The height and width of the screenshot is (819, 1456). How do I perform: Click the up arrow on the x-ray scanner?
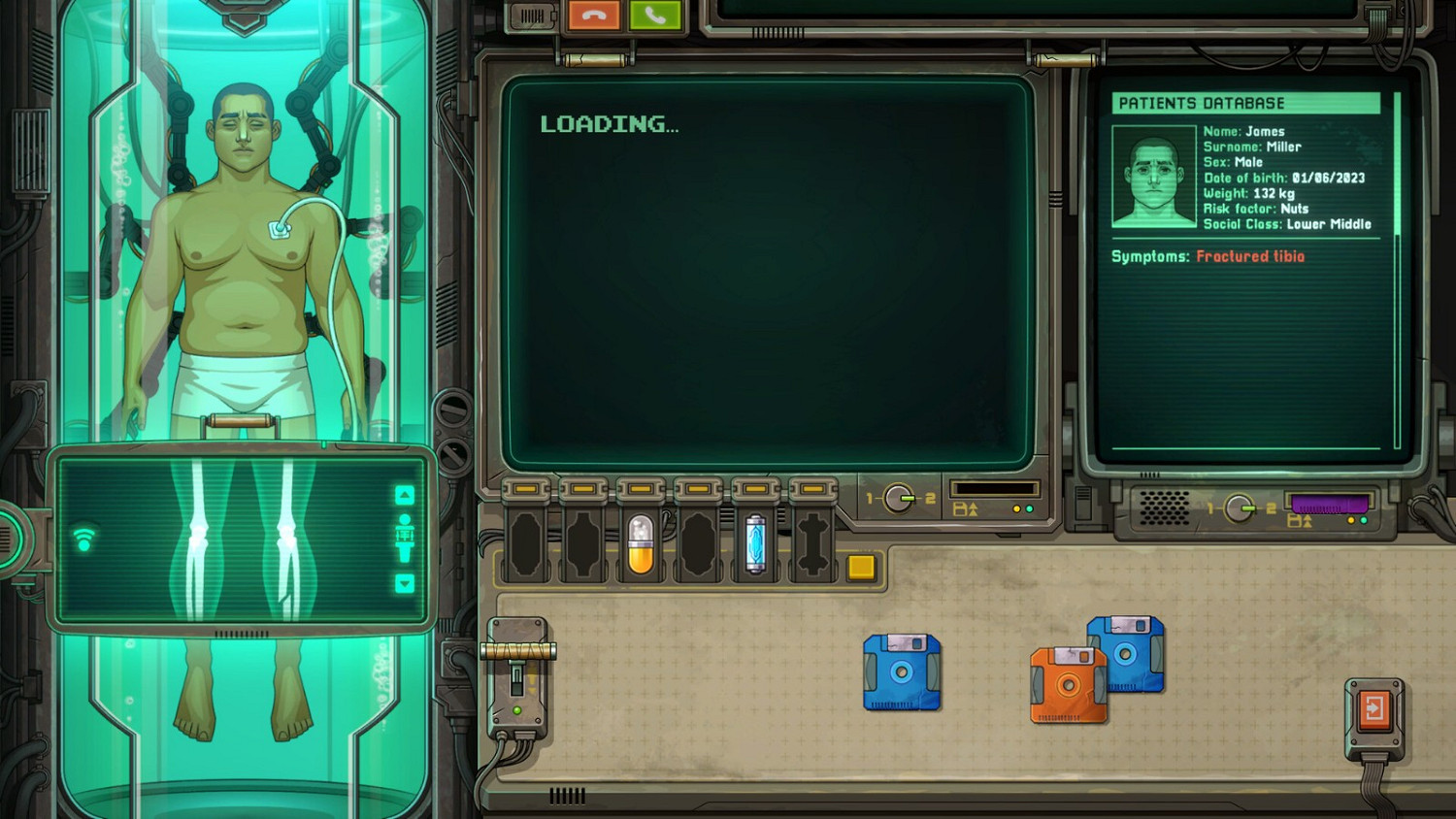405,495
